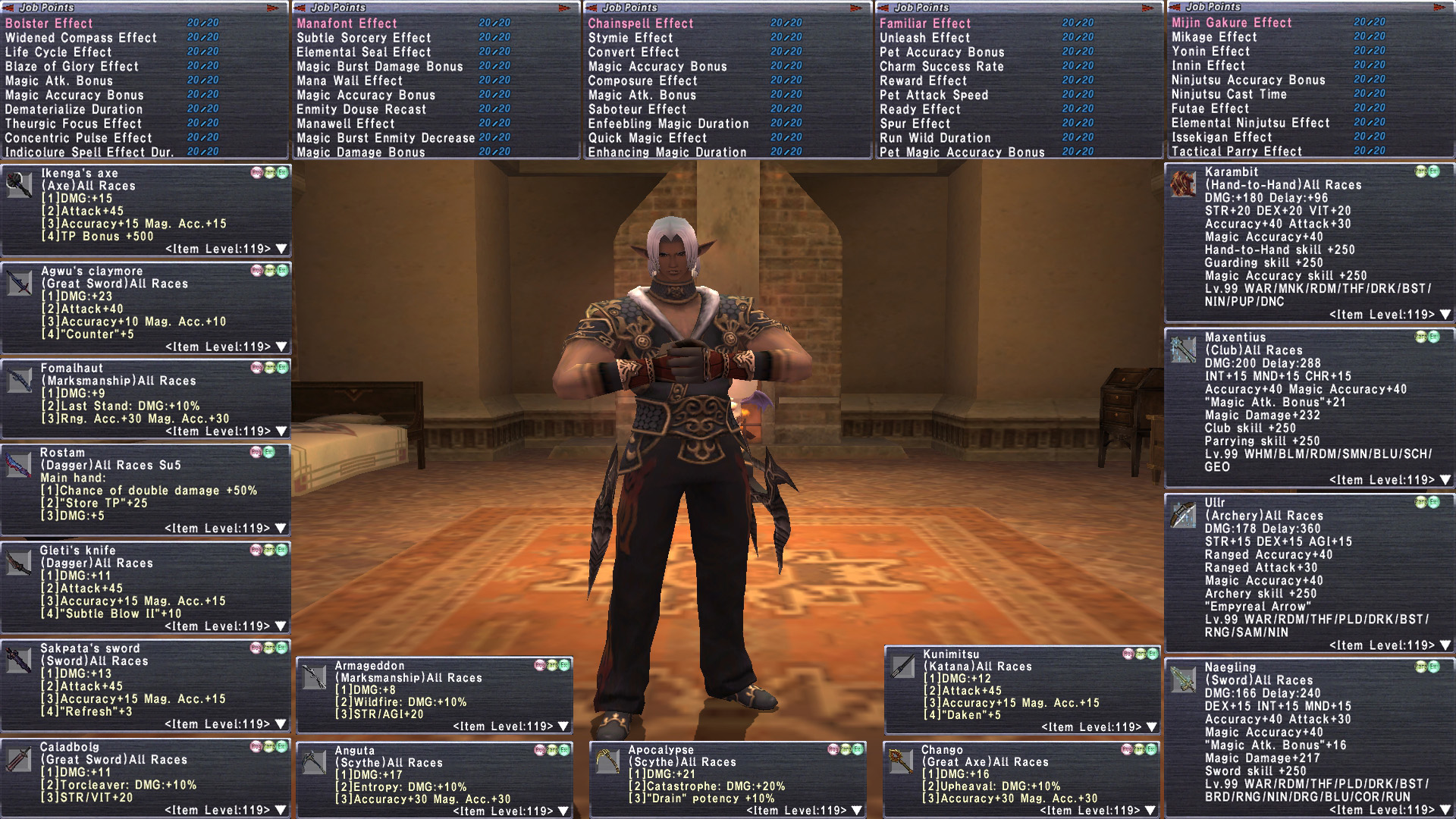1456x819 pixels.
Task: Click the Rostam dagger icon
Action: pyautogui.click(x=19, y=464)
